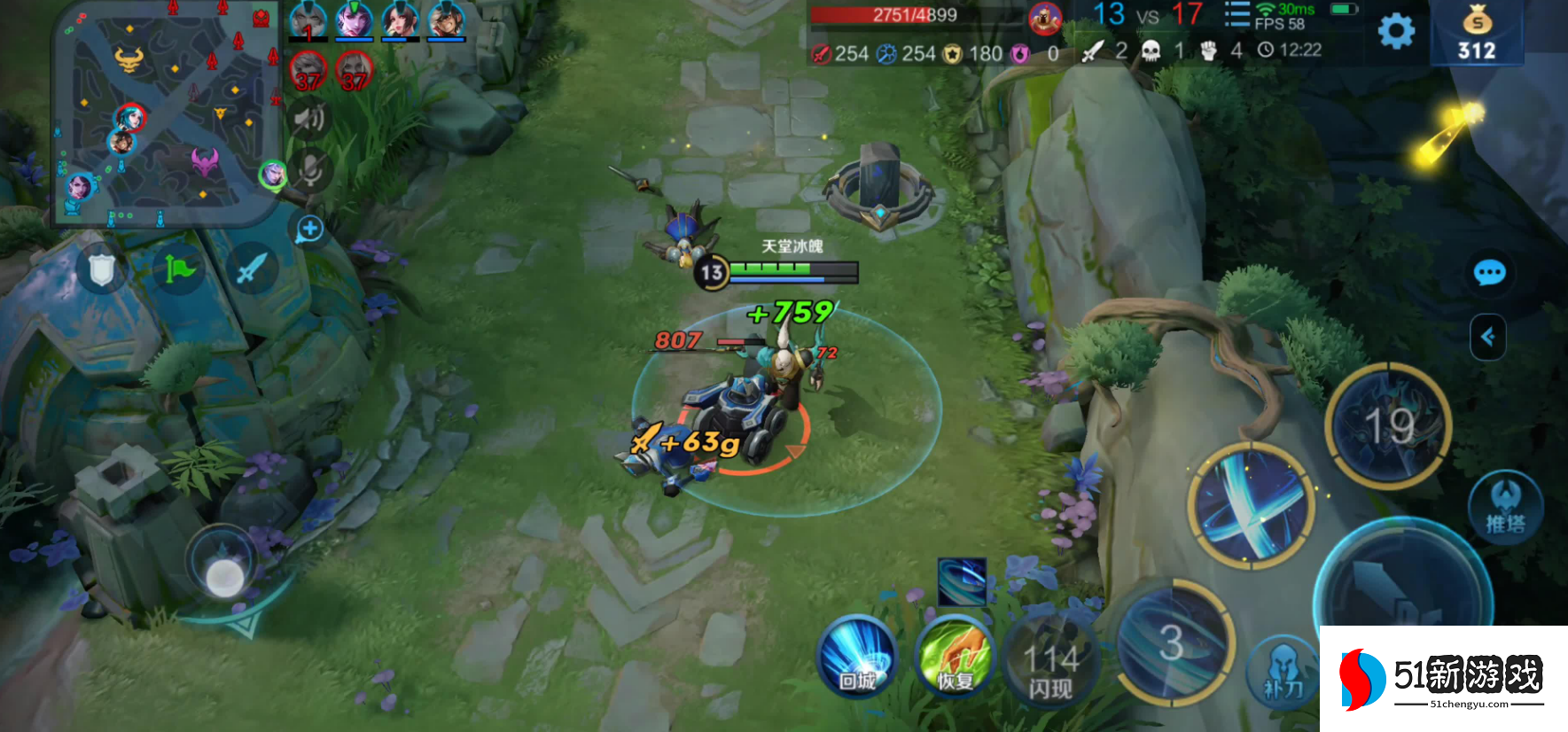Expand the side panel arrow
Image resolution: width=1568 pixels, height=732 pixels.
coord(1488,337)
